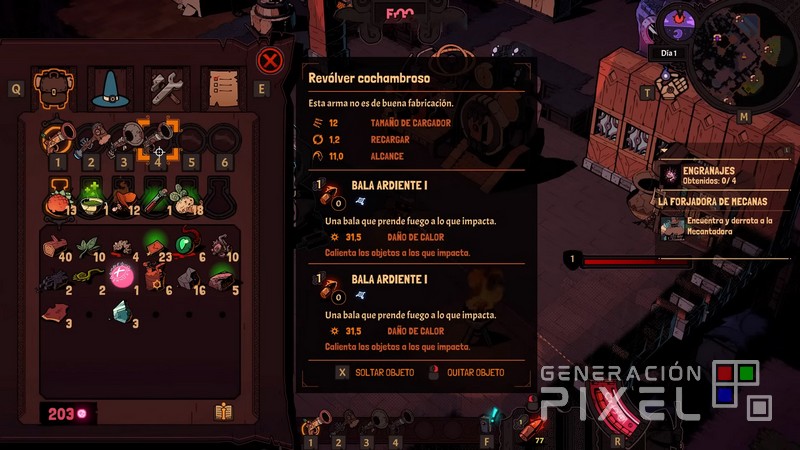Switch to the backpack inventory tab
800x450 pixels.
coord(54,88)
